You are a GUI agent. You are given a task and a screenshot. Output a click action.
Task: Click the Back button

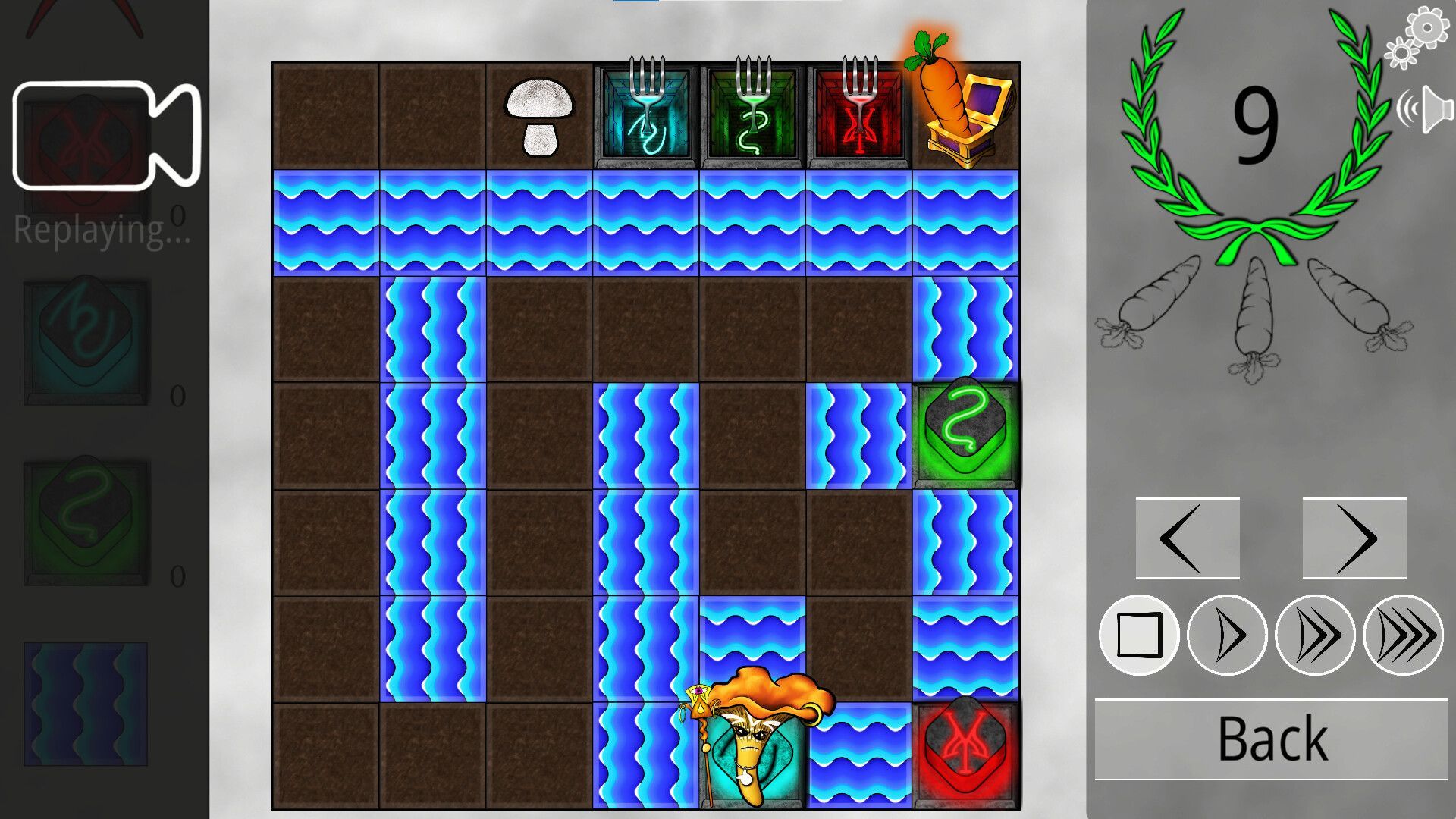coord(1271,739)
